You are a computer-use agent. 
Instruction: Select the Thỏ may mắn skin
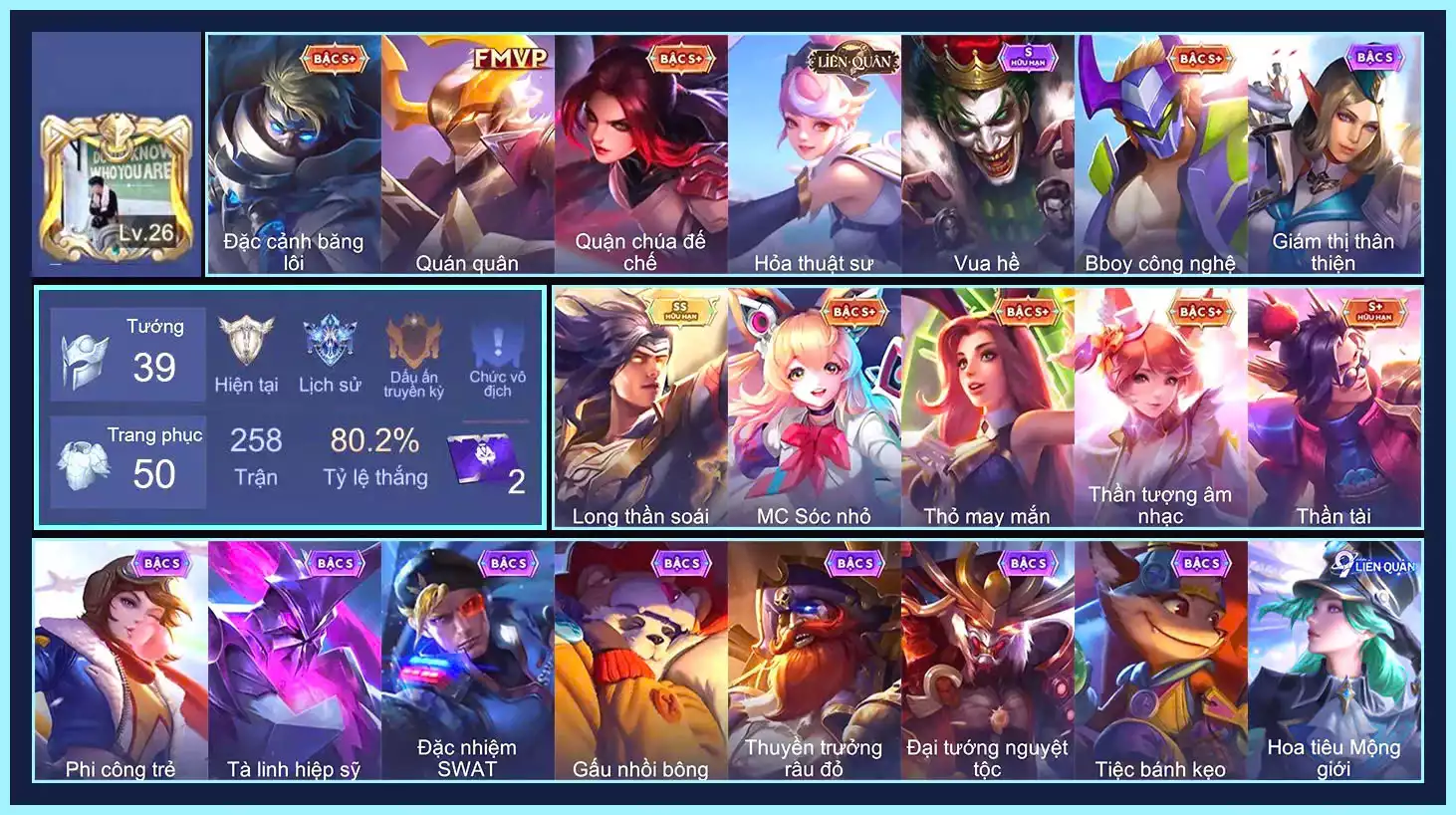point(987,407)
